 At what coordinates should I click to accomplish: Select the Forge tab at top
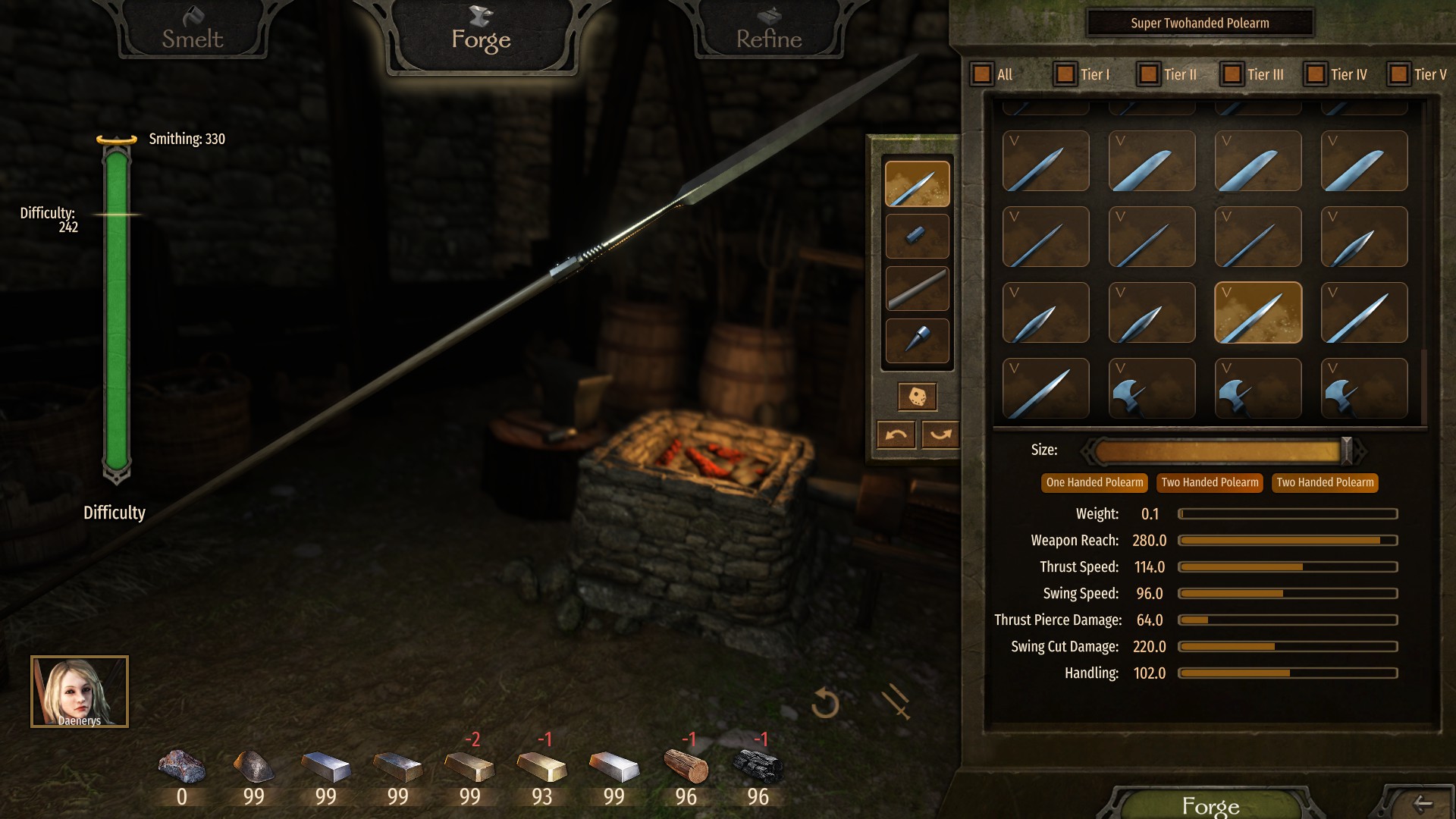point(481,38)
